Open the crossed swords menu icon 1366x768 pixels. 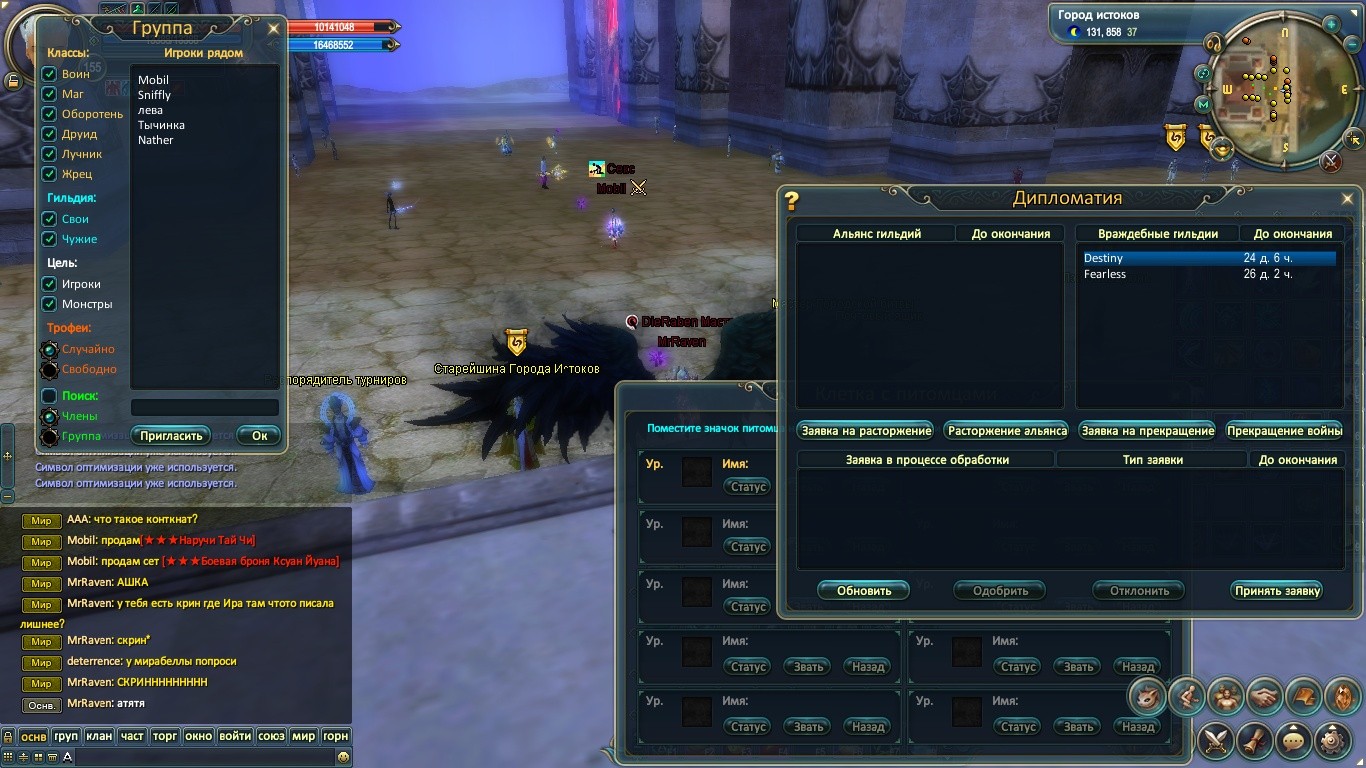(1217, 741)
